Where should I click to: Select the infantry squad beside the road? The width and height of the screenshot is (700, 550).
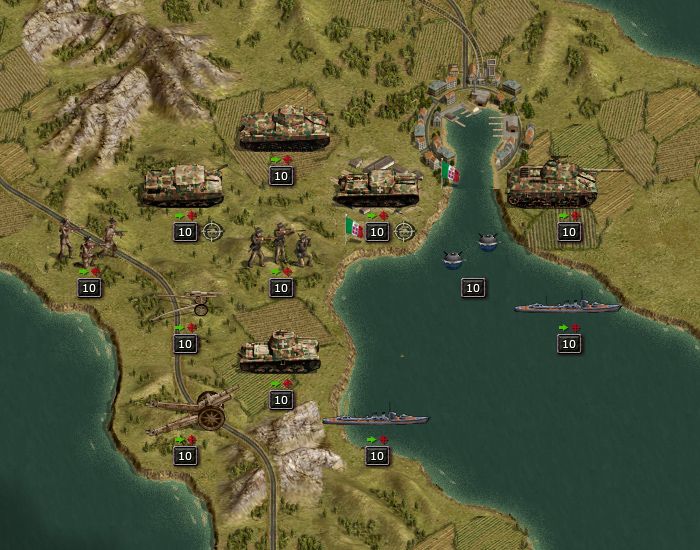89,243
